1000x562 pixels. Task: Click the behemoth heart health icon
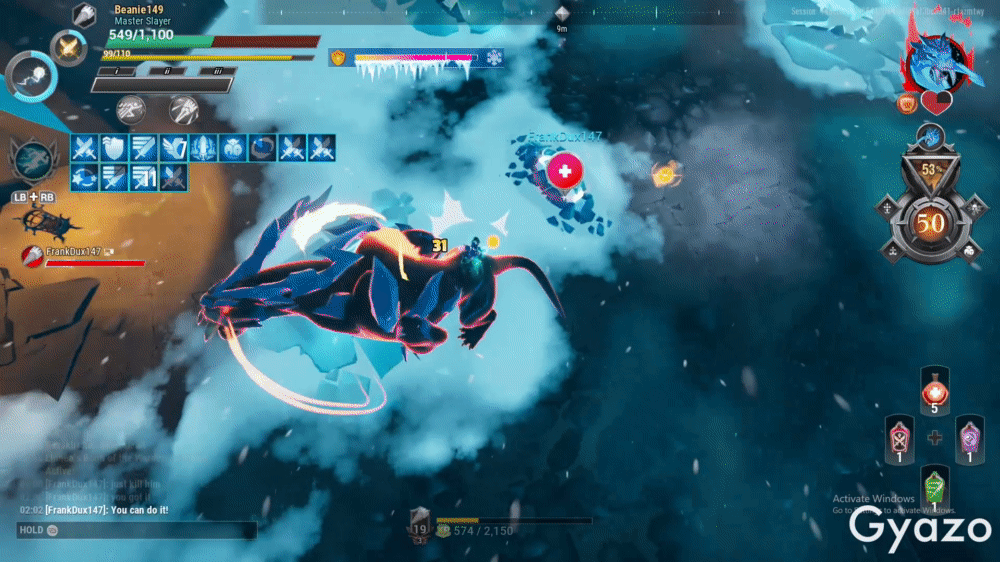point(937,102)
